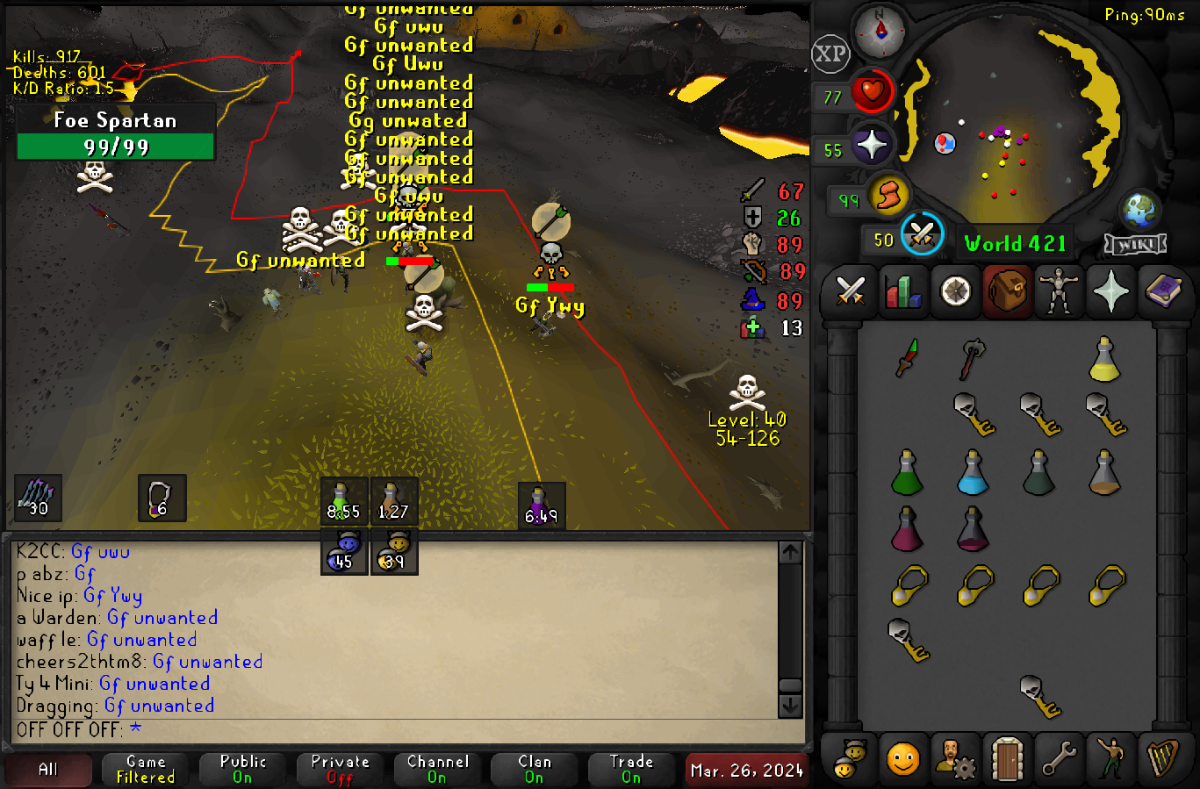Open the Worn Equipment tab
1200x789 pixels.
1056,291
